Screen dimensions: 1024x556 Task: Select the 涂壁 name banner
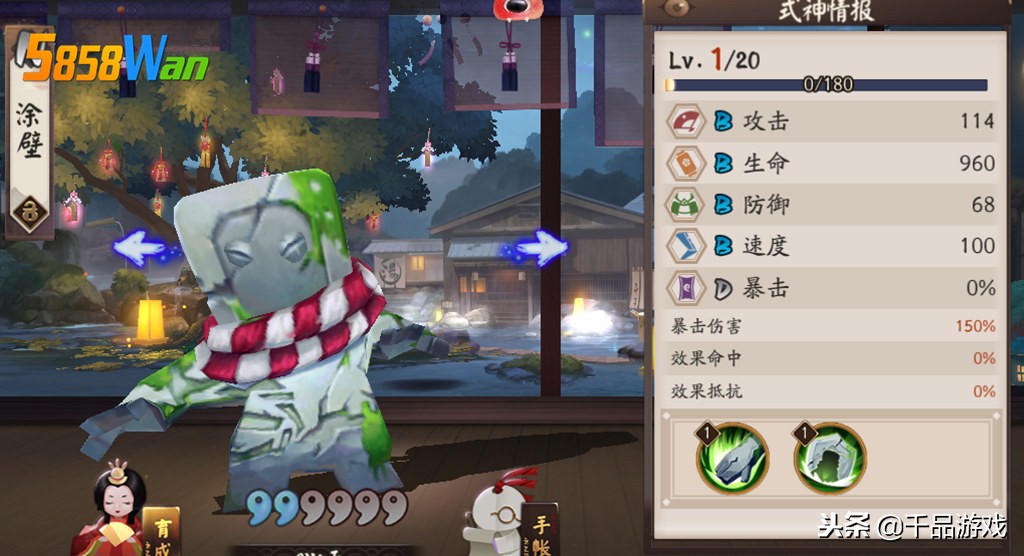point(29,135)
